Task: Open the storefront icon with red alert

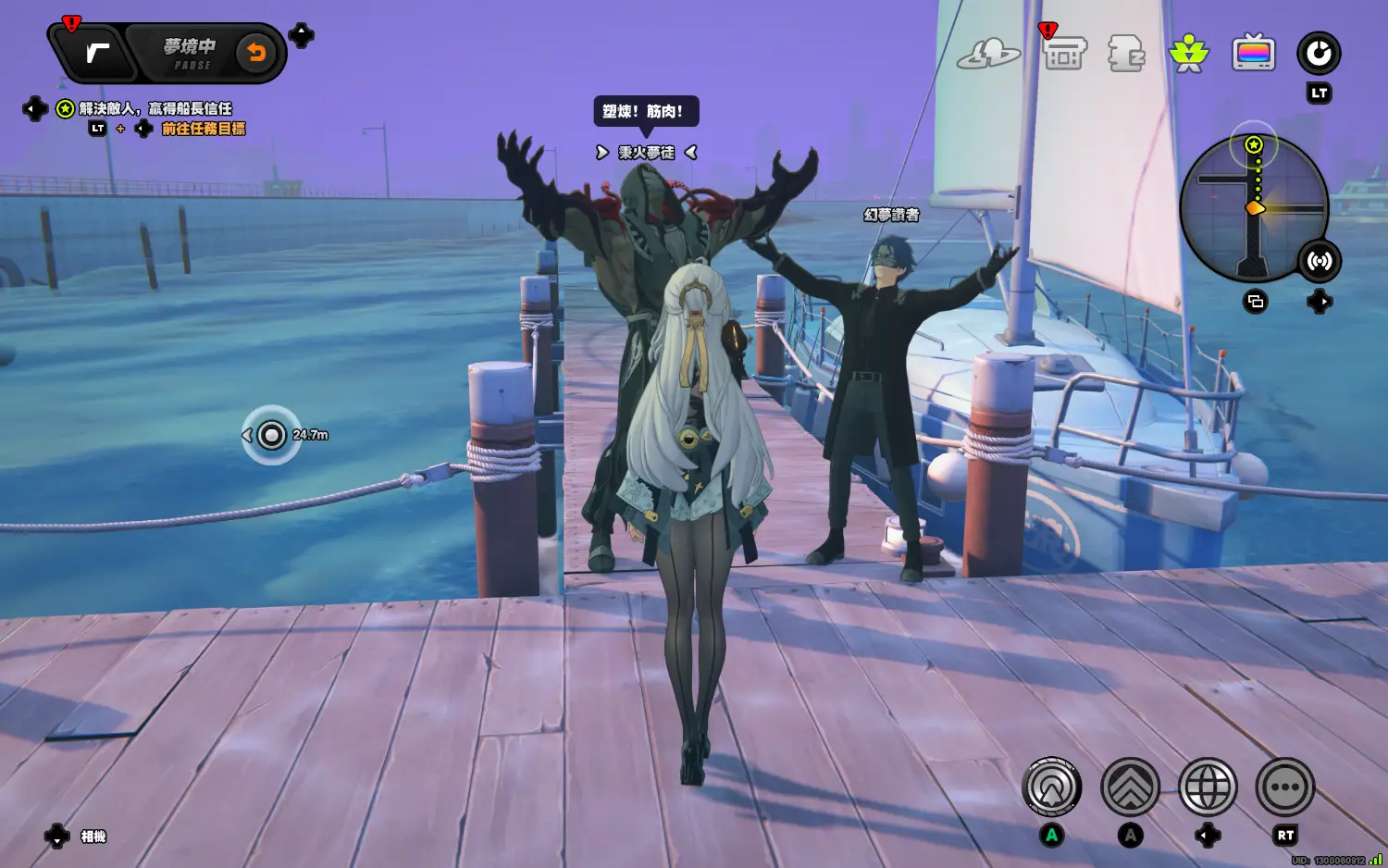Action: click(x=1064, y=54)
